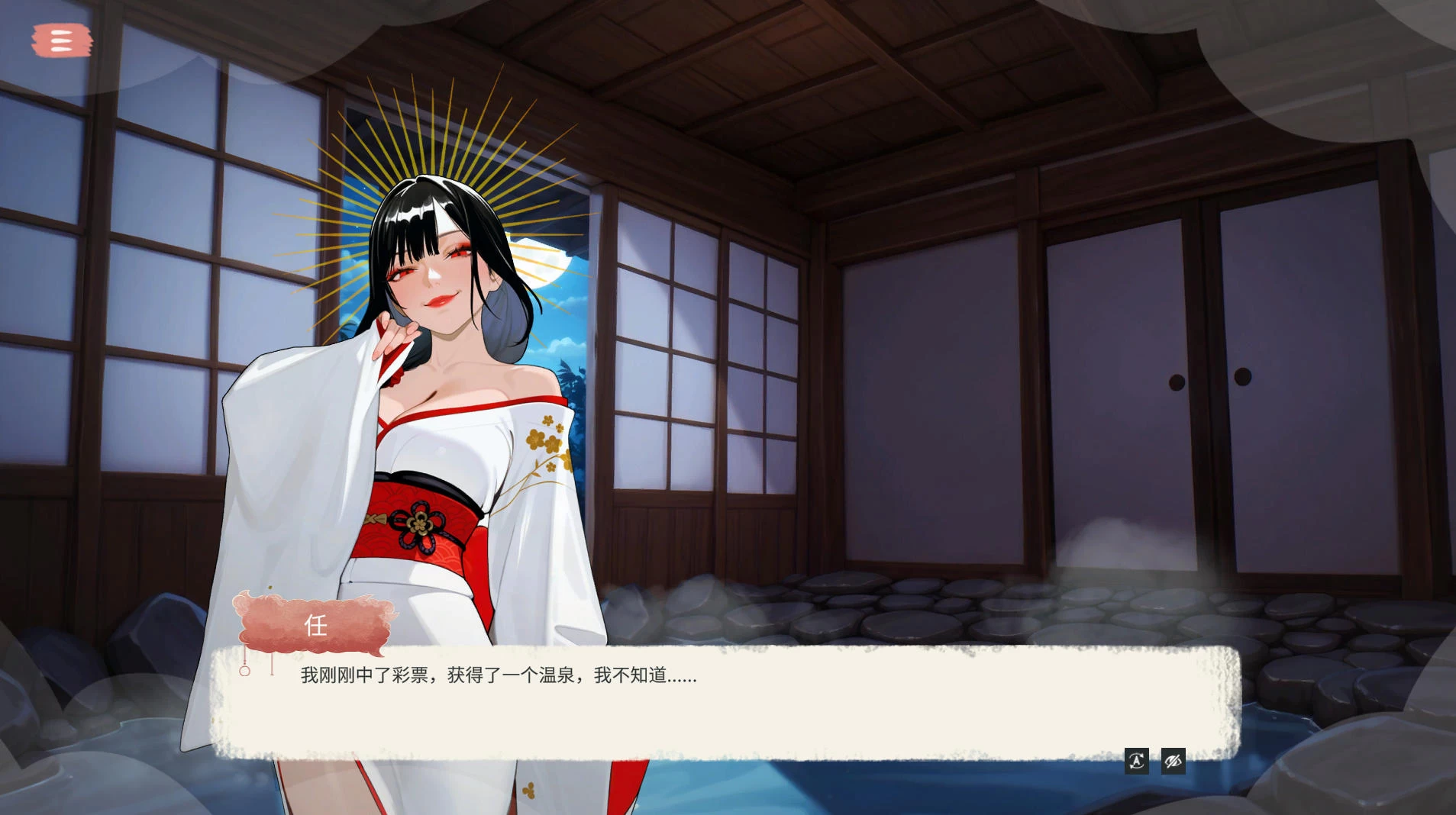Viewport: 1456px width, 815px height.
Task: Tap the pink brush-stroke menu icon
Action: click(x=61, y=40)
